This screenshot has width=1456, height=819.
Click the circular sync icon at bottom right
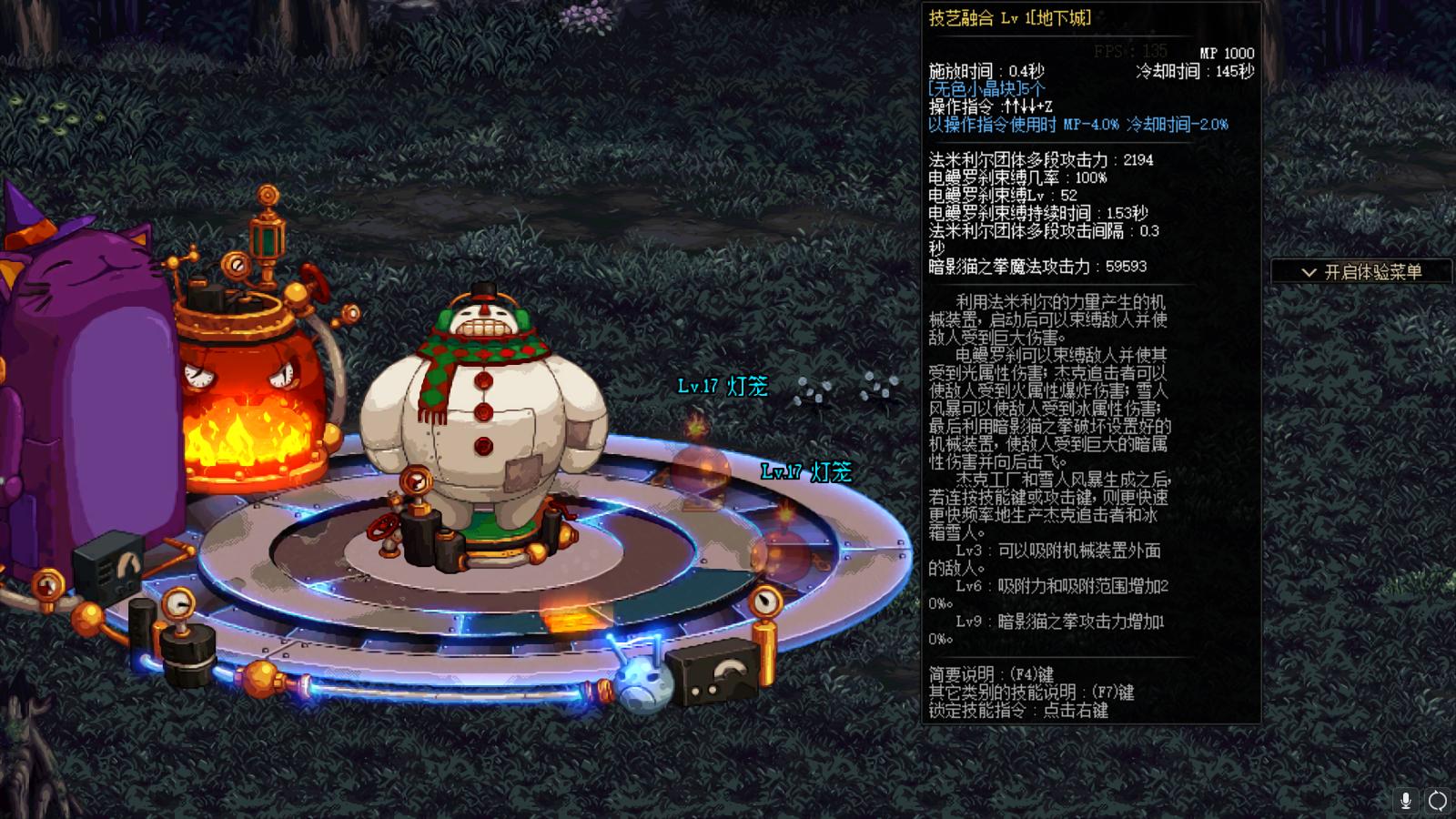point(1439,801)
